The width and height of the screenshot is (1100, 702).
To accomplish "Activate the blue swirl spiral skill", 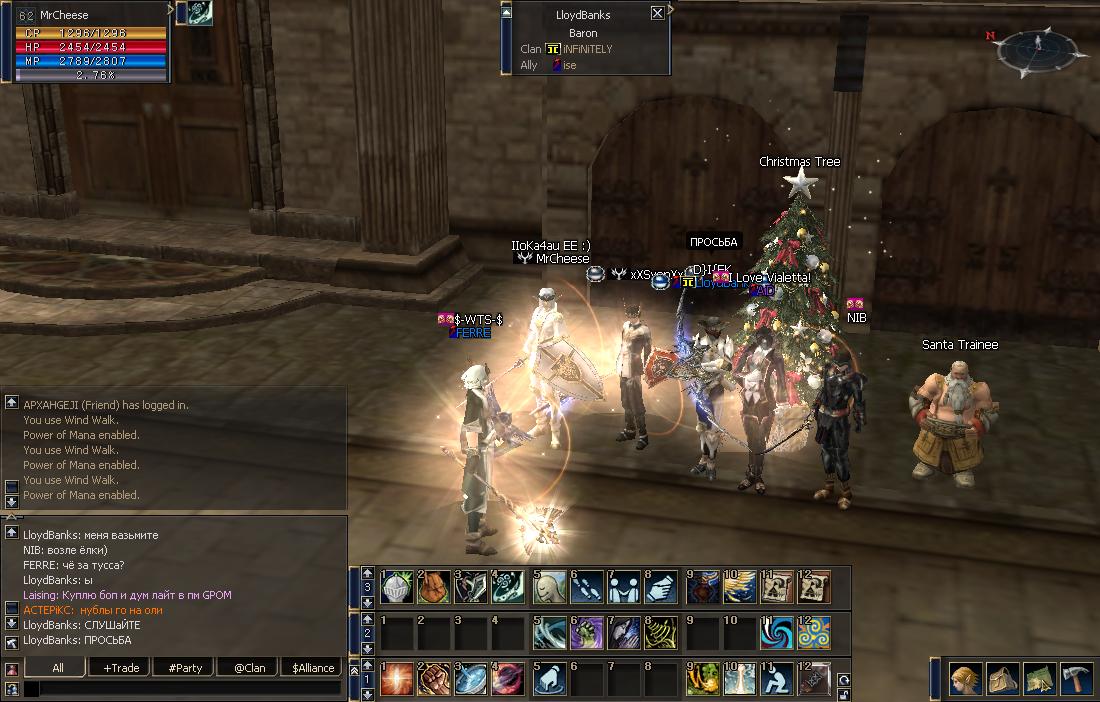I will (x=776, y=633).
